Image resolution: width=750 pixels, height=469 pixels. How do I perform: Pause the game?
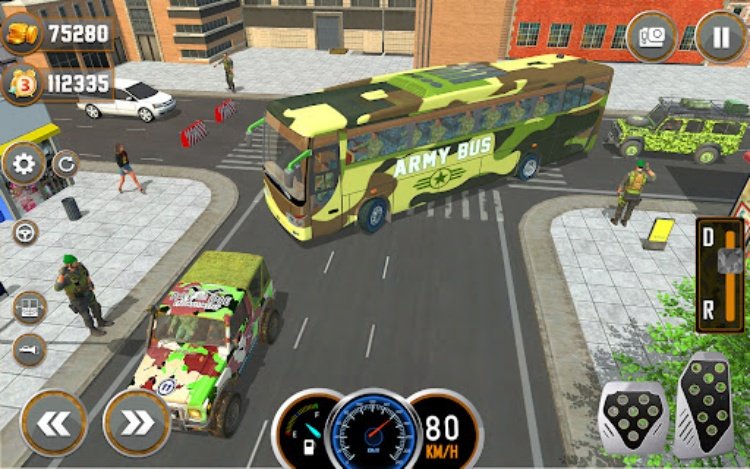click(x=720, y=36)
